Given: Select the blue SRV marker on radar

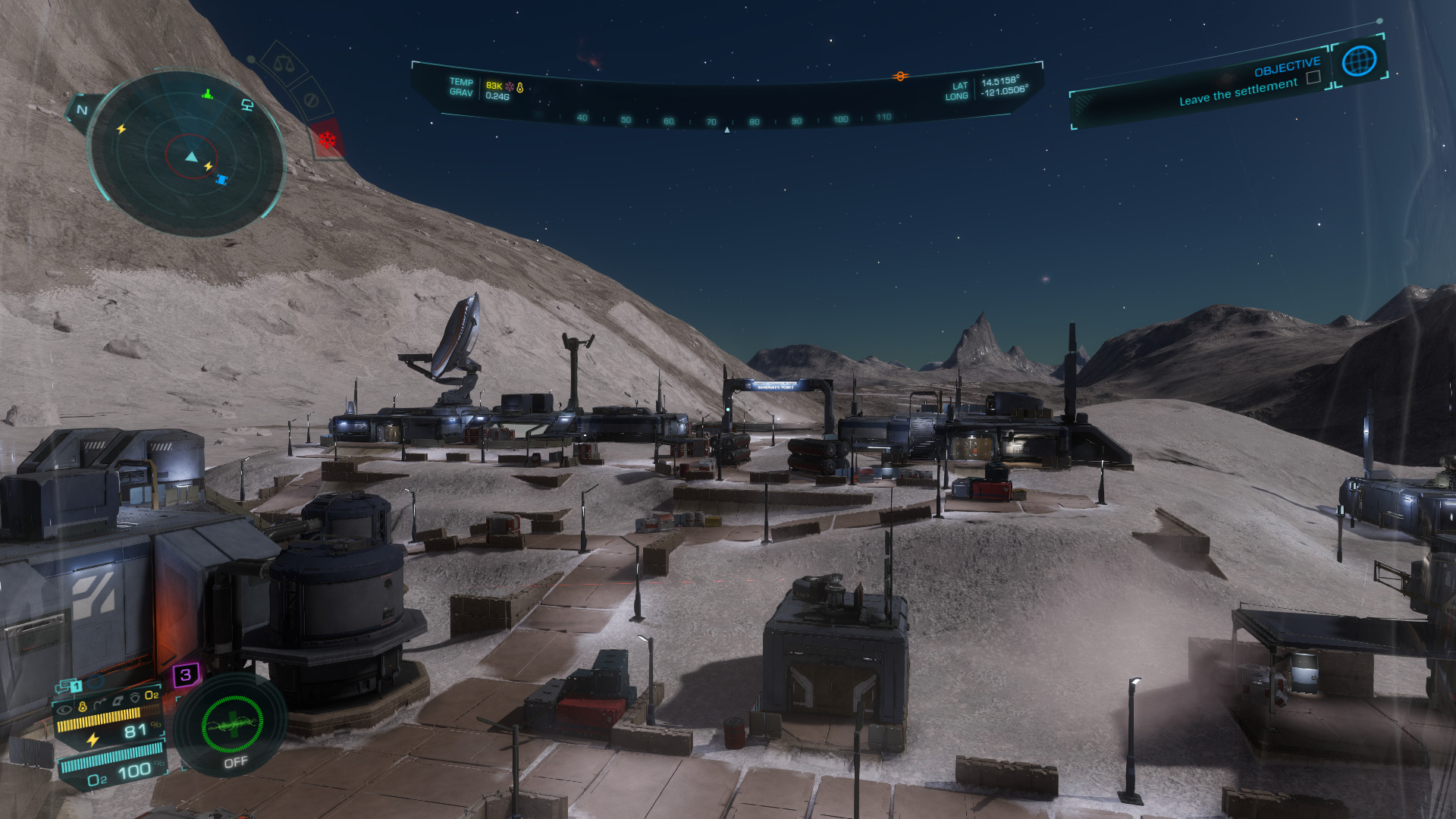Looking at the screenshot, I should pos(221,180).
